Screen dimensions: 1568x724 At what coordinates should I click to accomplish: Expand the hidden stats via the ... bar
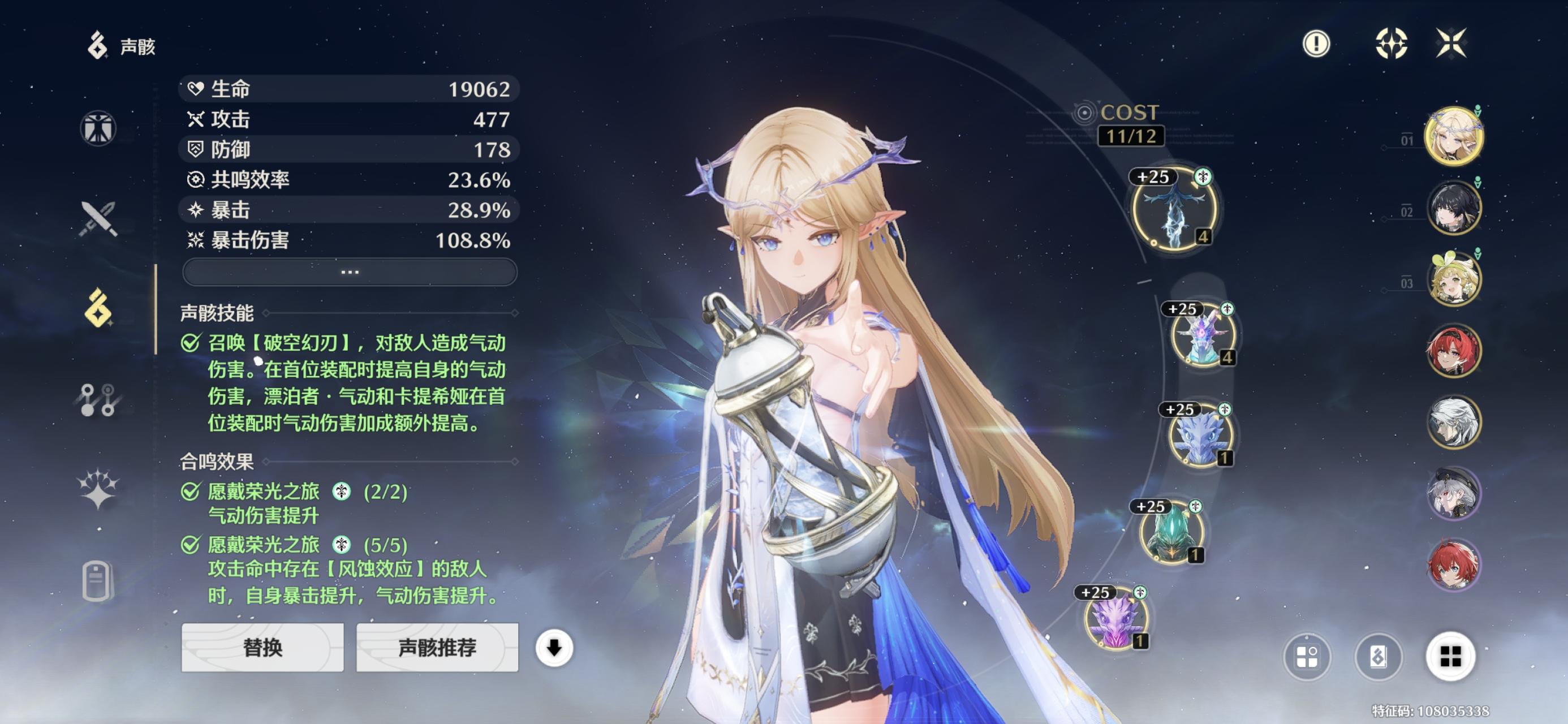coord(350,272)
